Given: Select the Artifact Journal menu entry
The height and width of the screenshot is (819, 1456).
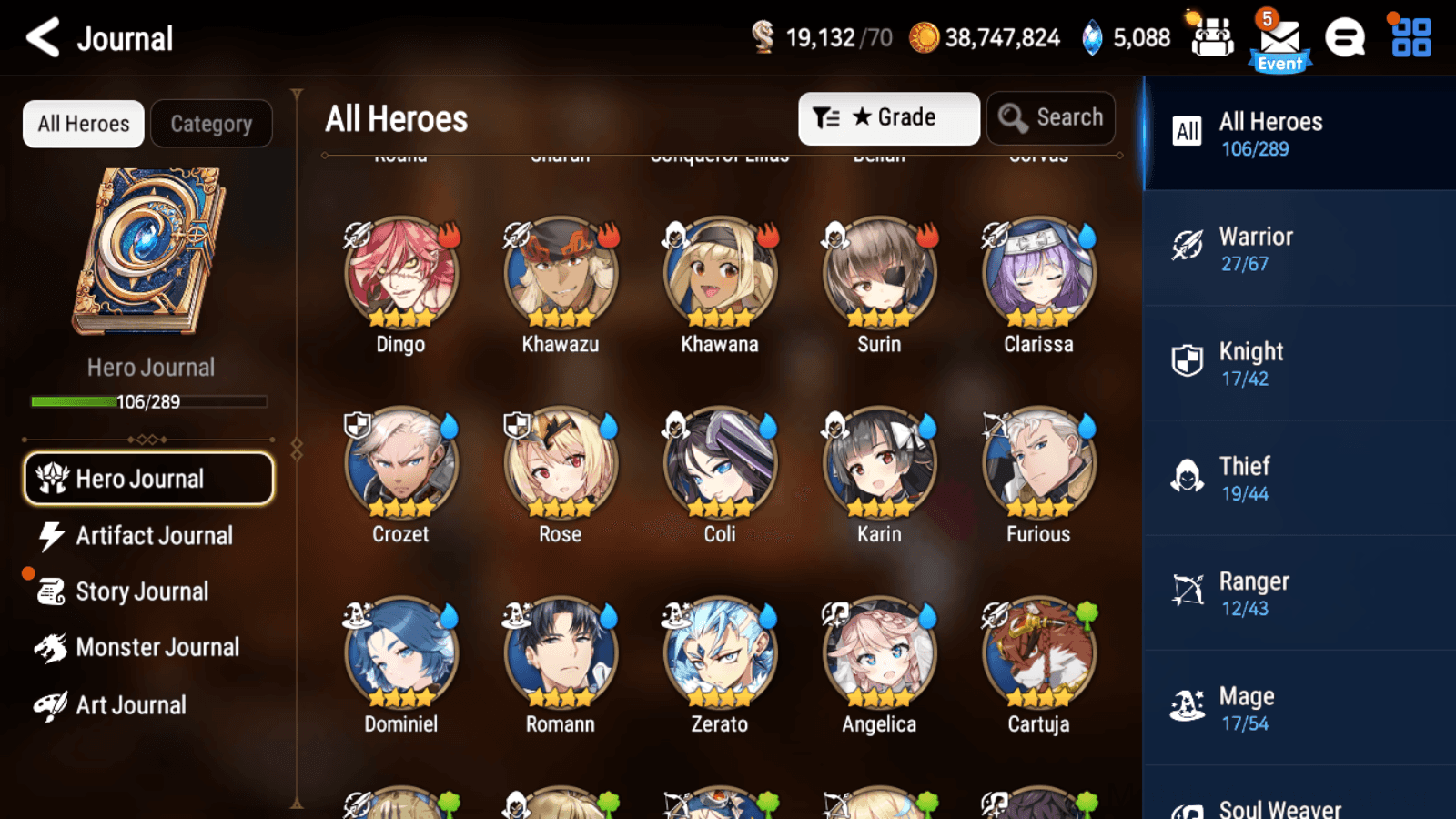Looking at the screenshot, I should pos(153,535).
